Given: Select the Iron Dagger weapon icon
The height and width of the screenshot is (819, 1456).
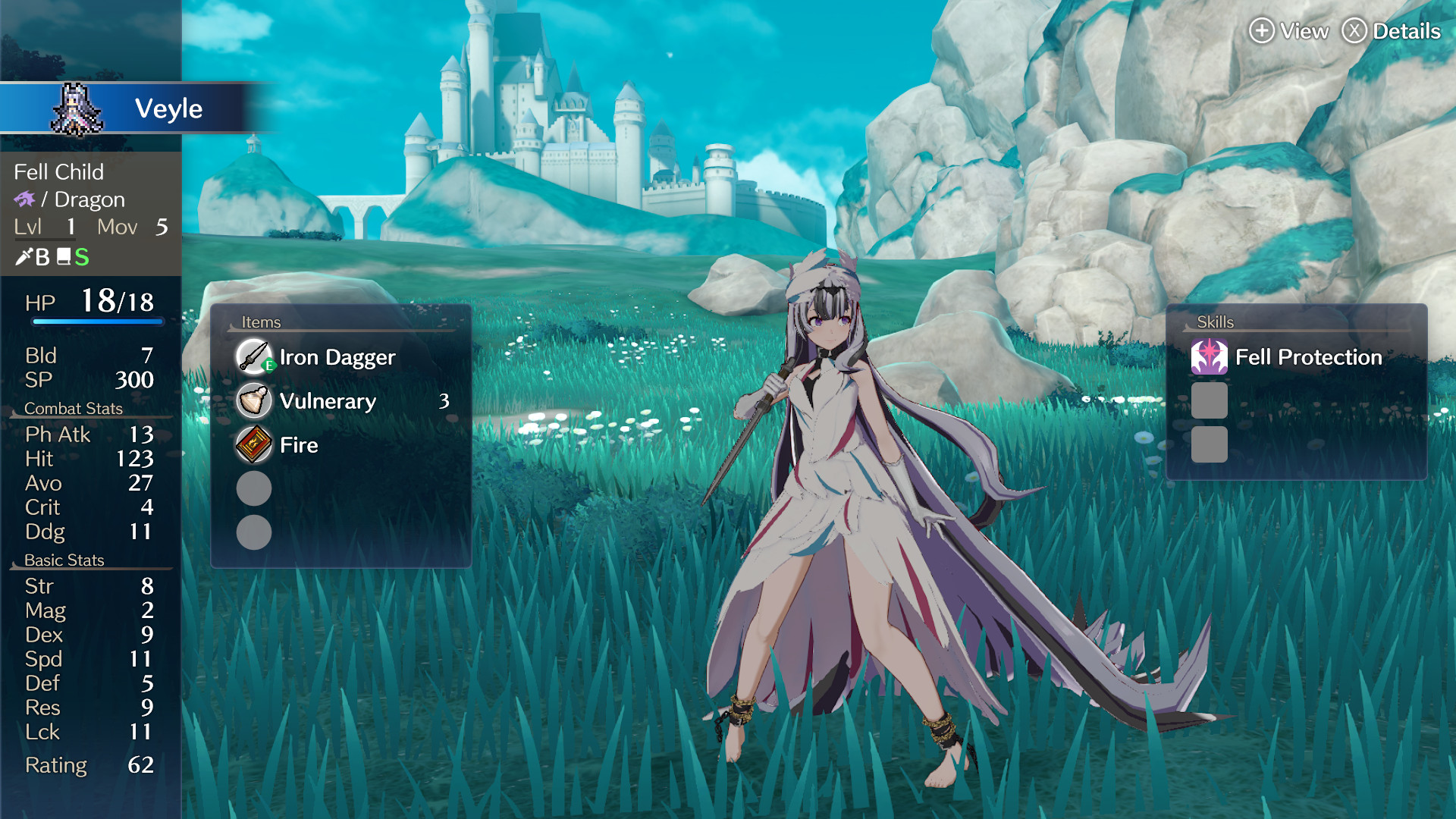Looking at the screenshot, I should (x=253, y=356).
